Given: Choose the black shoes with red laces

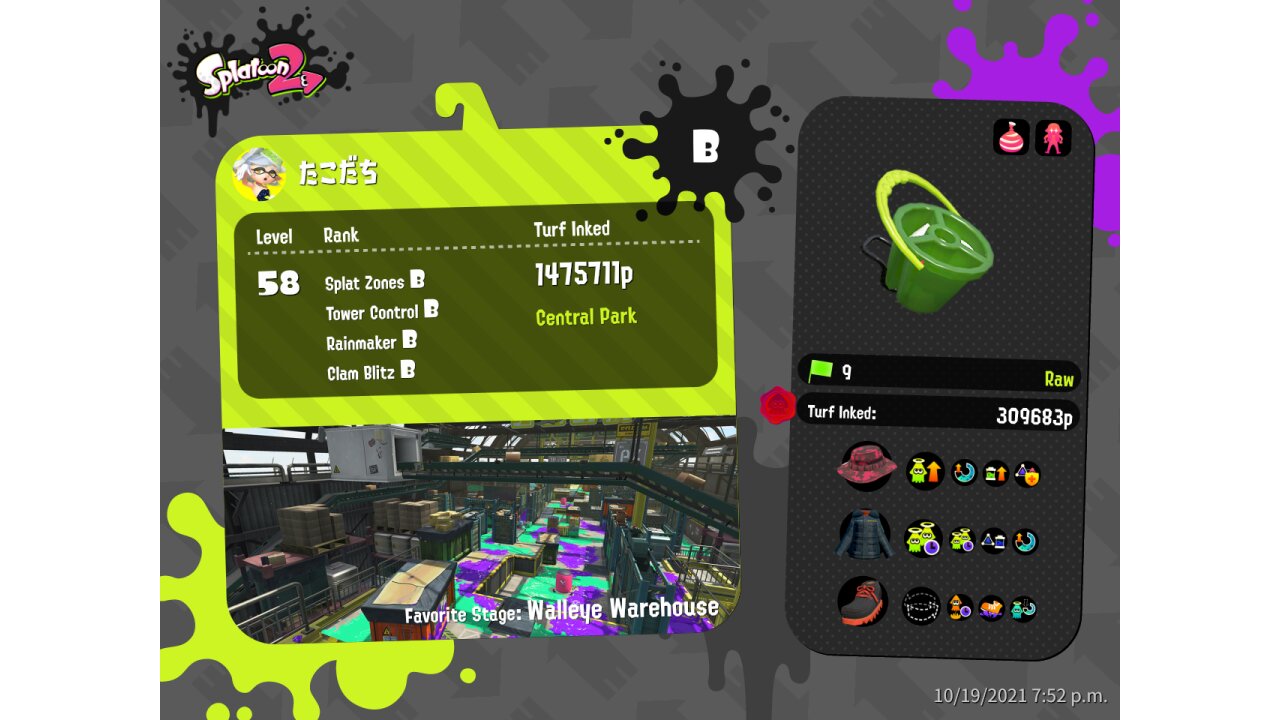Looking at the screenshot, I should [x=862, y=601].
